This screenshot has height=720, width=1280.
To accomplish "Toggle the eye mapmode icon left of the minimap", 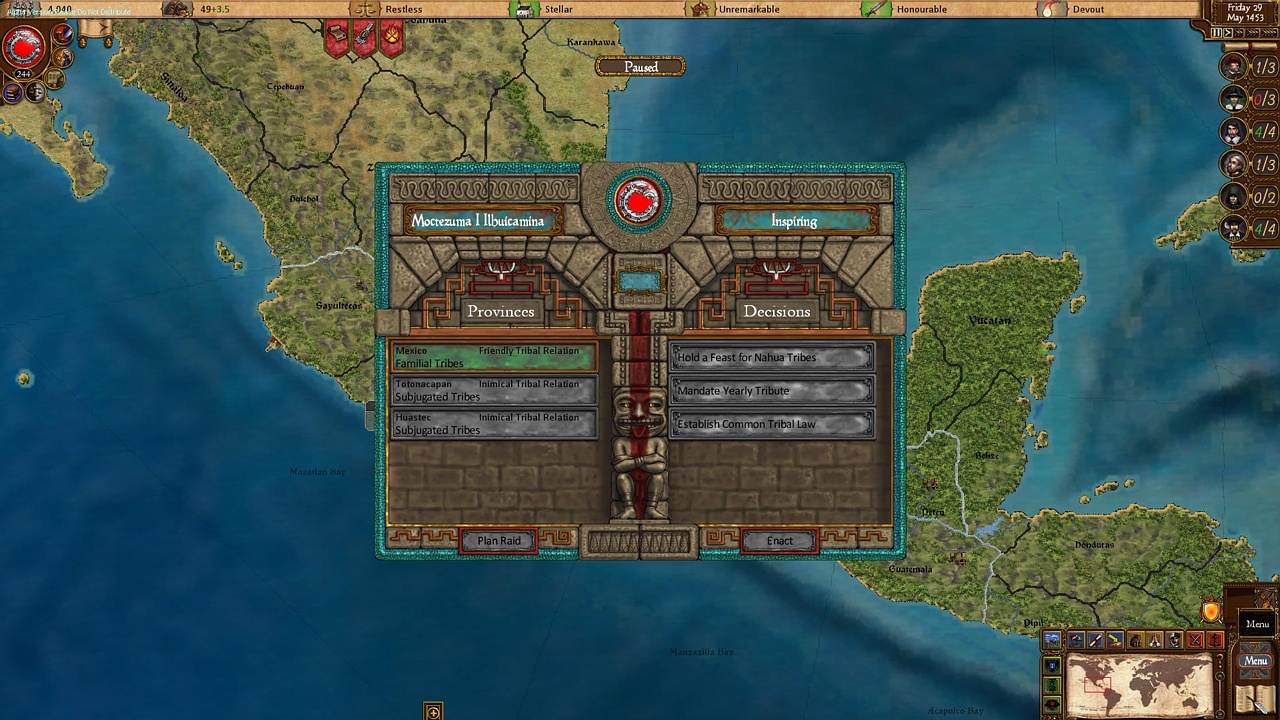I will click(1051, 703).
